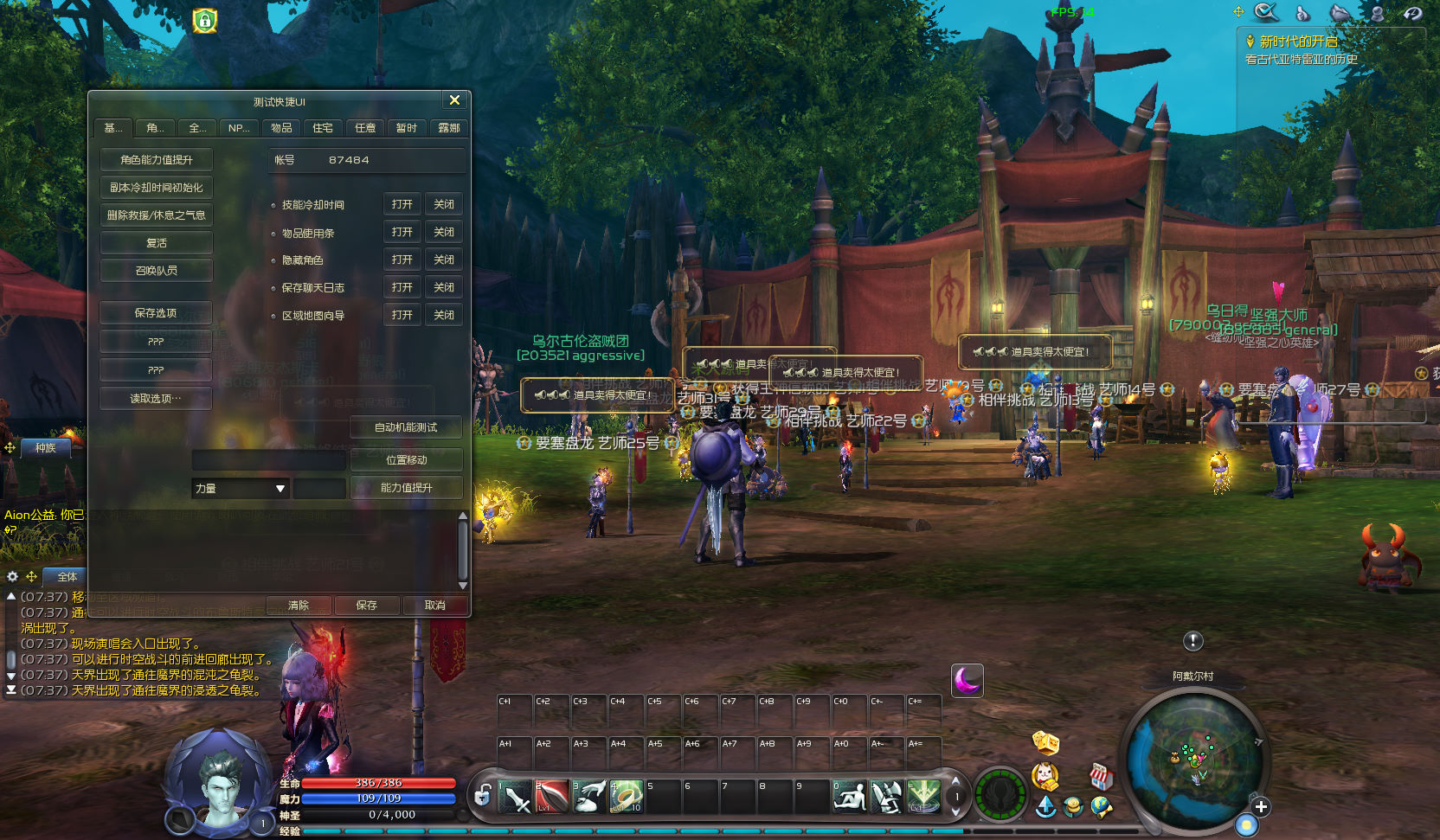Close the 测试快捷UI window
This screenshot has height=840, width=1440.
pos(454,100)
